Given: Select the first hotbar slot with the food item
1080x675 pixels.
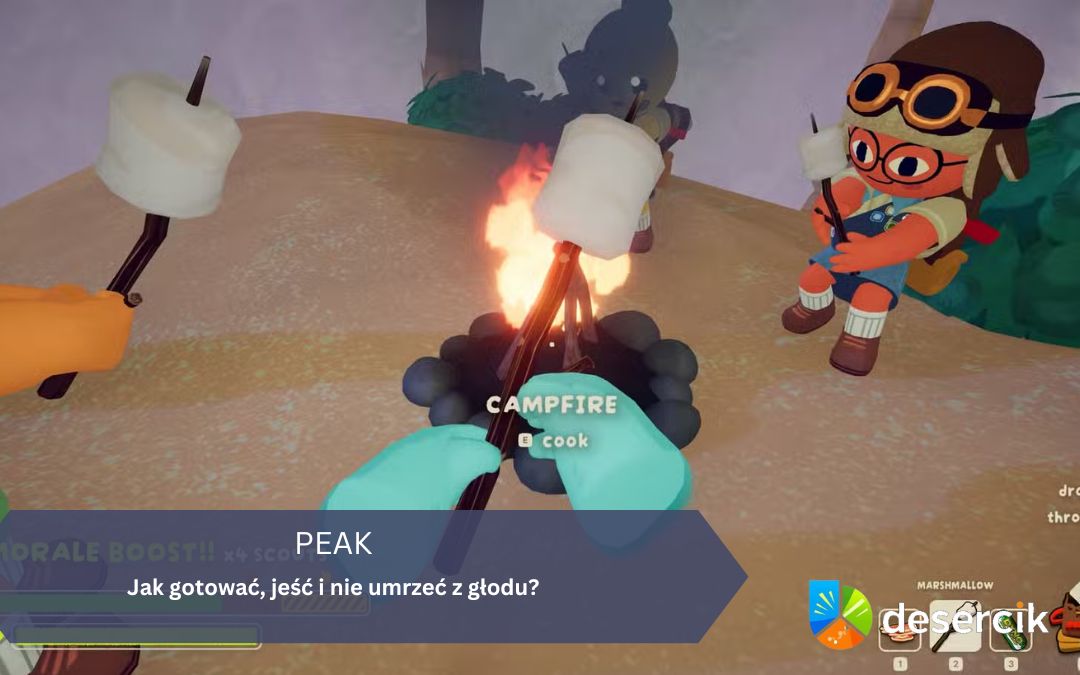Looking at the screenshot, I should click(899, 632).
